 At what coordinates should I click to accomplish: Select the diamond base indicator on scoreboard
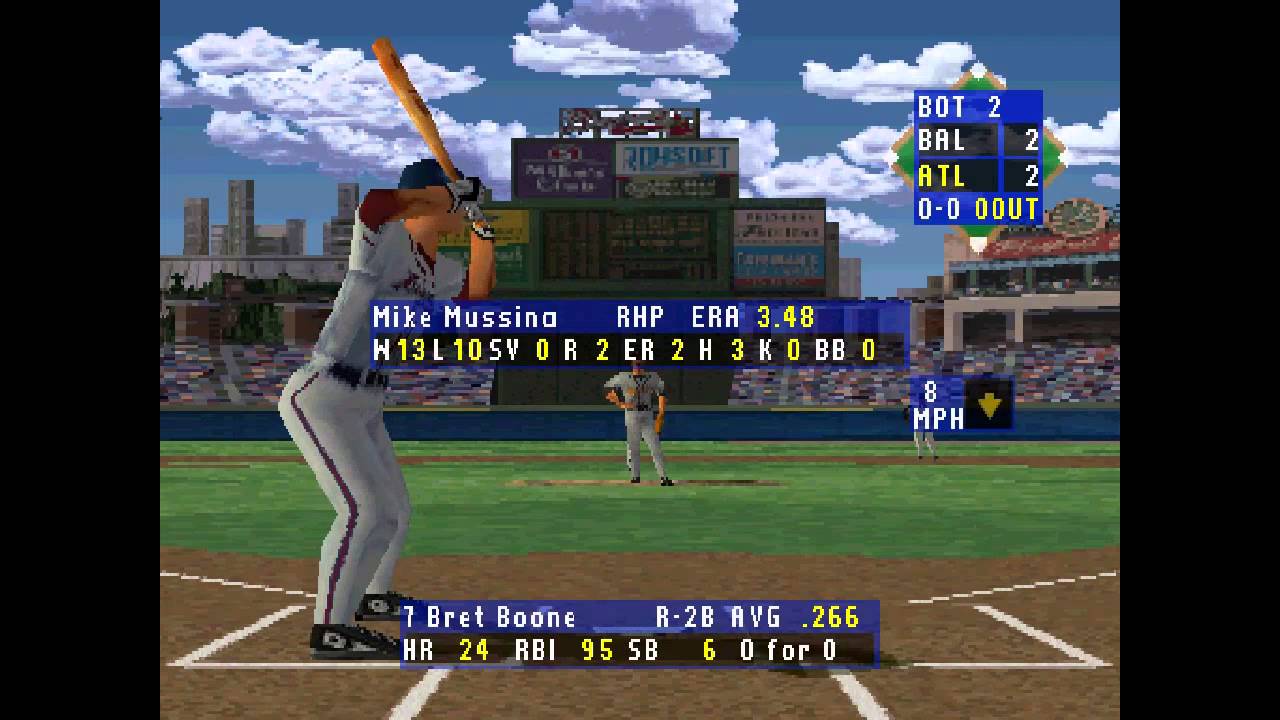(x=980, y=155)
